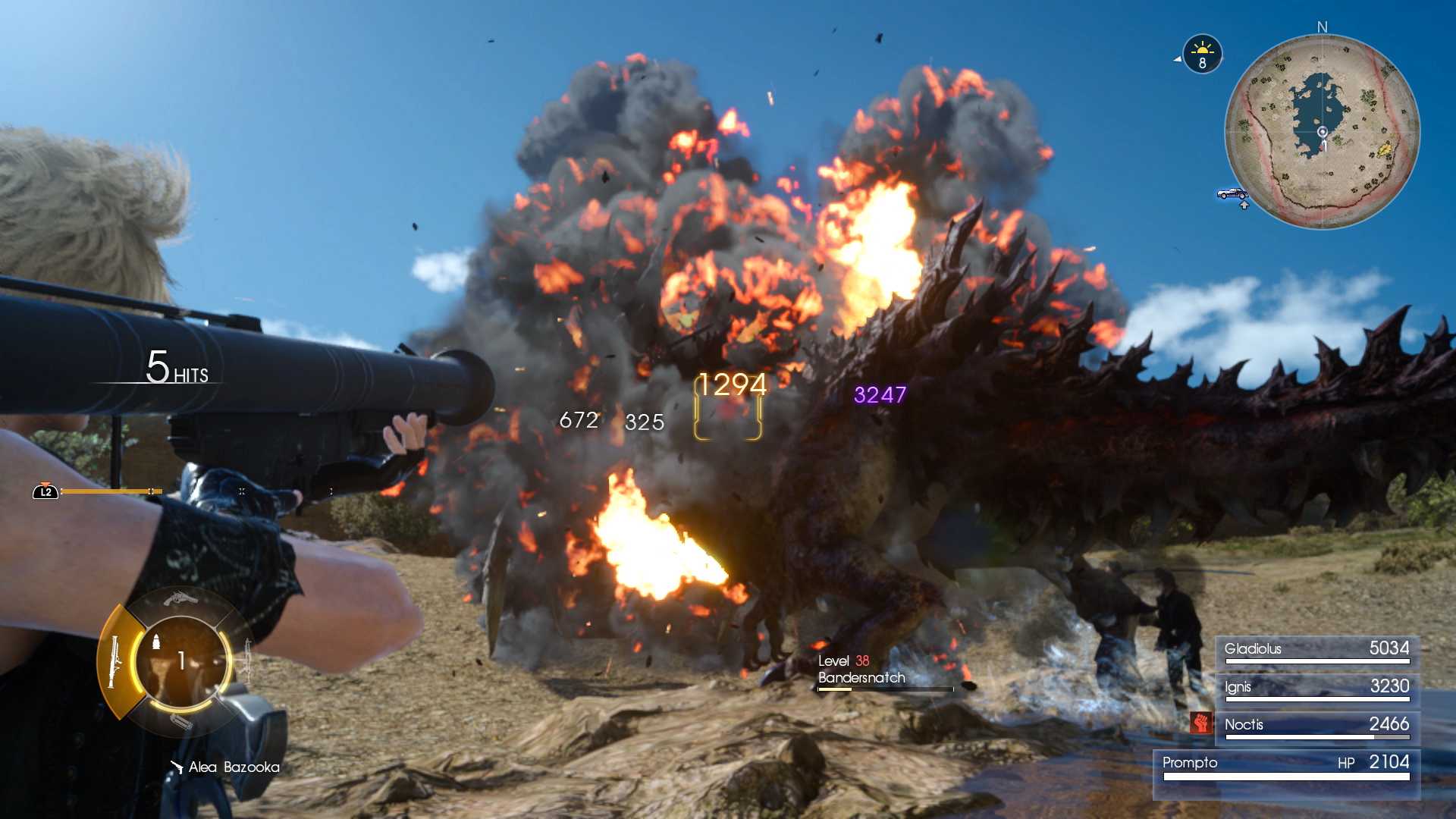1456x819 pixels.
Task: Select the revolver at the top of the weapon wheel
Action: tap(180, 599)
